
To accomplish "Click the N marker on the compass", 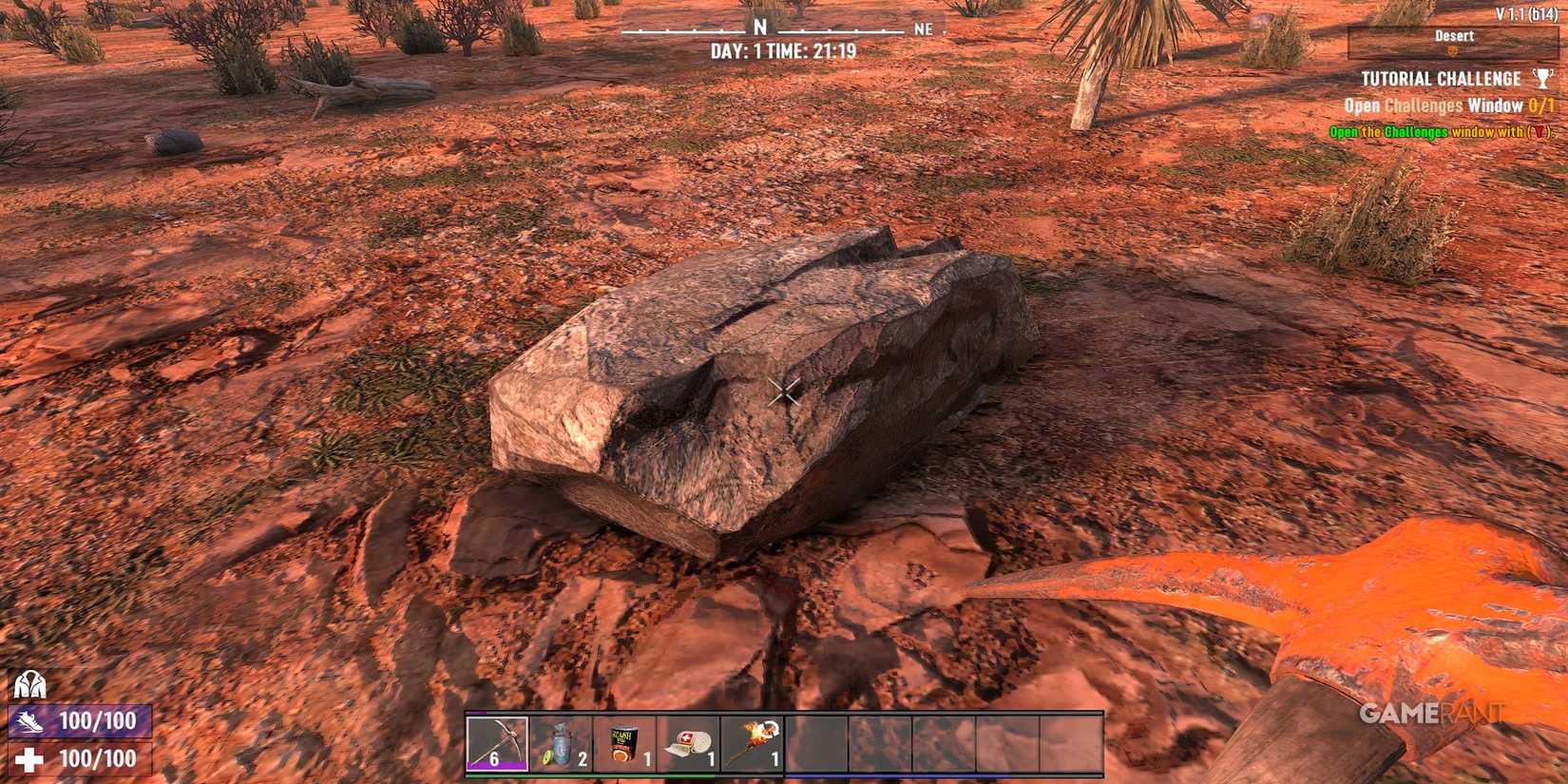I will [758, 27].
